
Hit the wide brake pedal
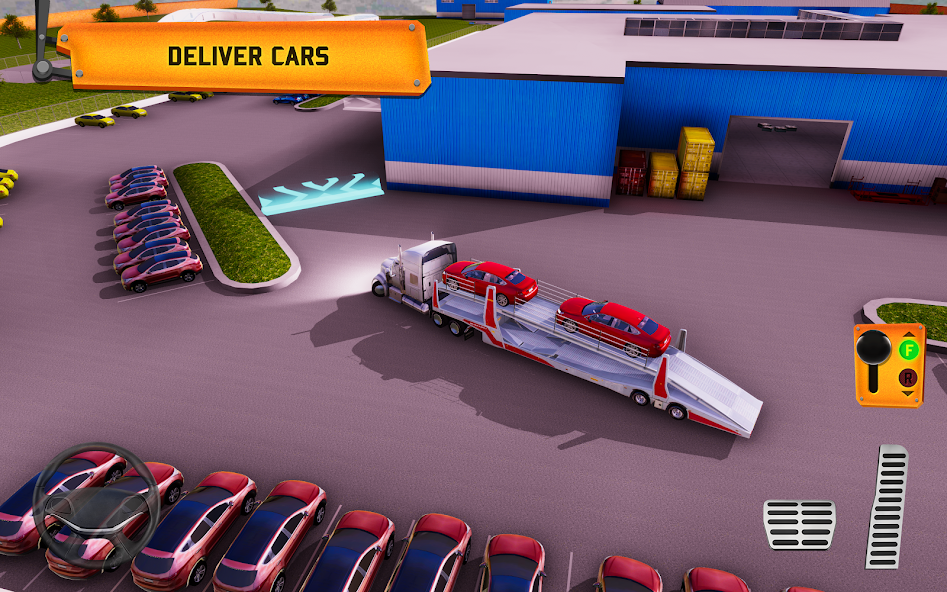click(799, 524)
